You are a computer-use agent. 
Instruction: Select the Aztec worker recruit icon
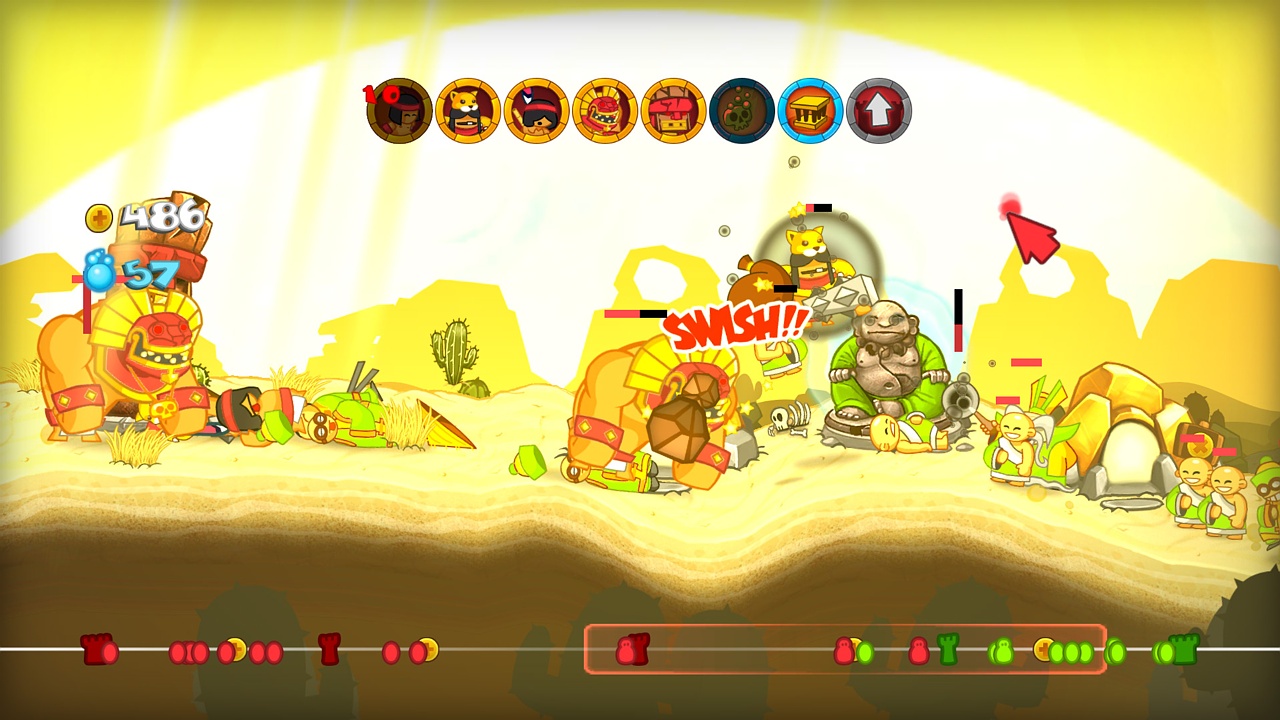(399, 111)
